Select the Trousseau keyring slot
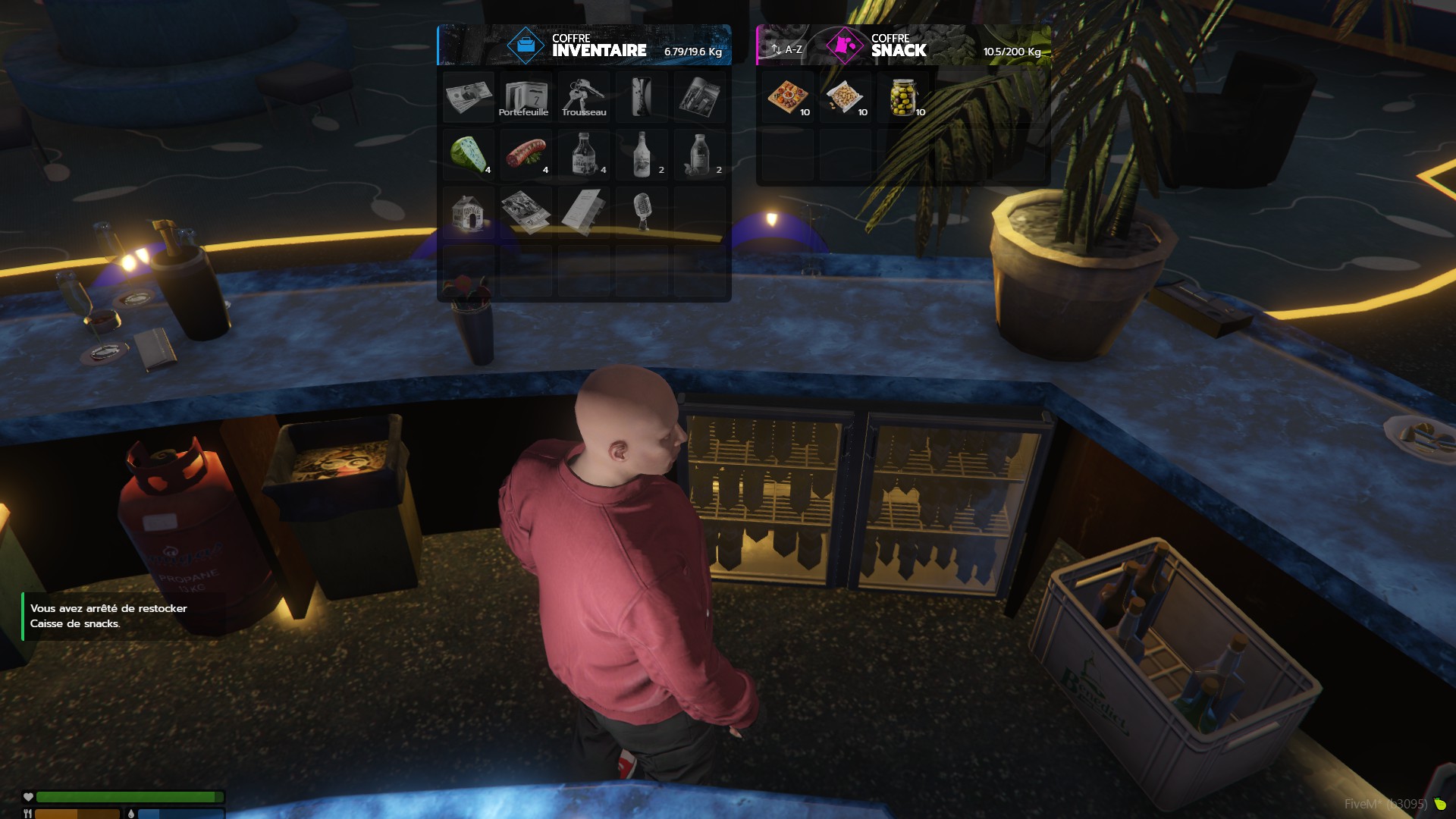 583,96
